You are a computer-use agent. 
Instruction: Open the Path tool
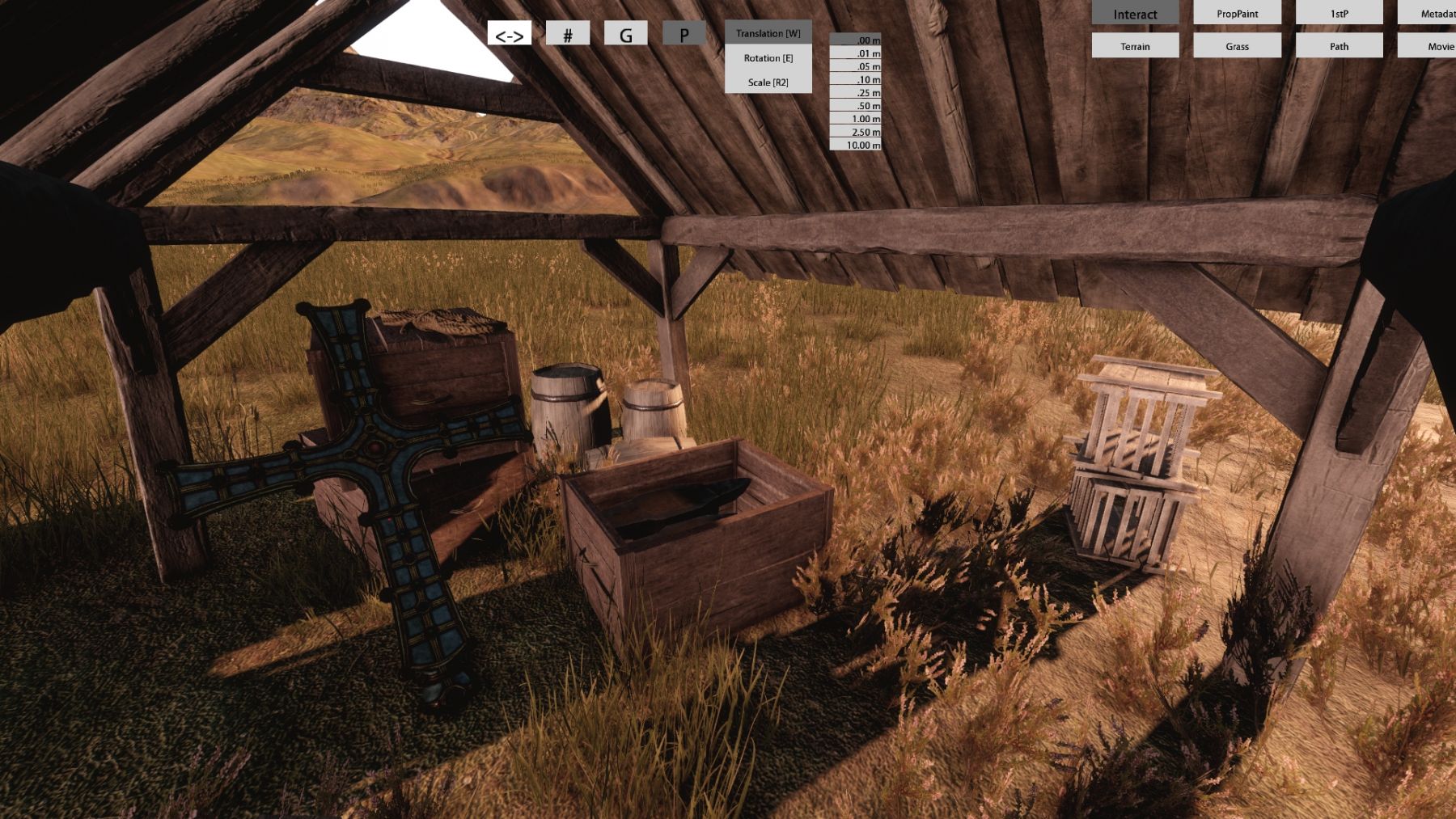pos(1339,46)
